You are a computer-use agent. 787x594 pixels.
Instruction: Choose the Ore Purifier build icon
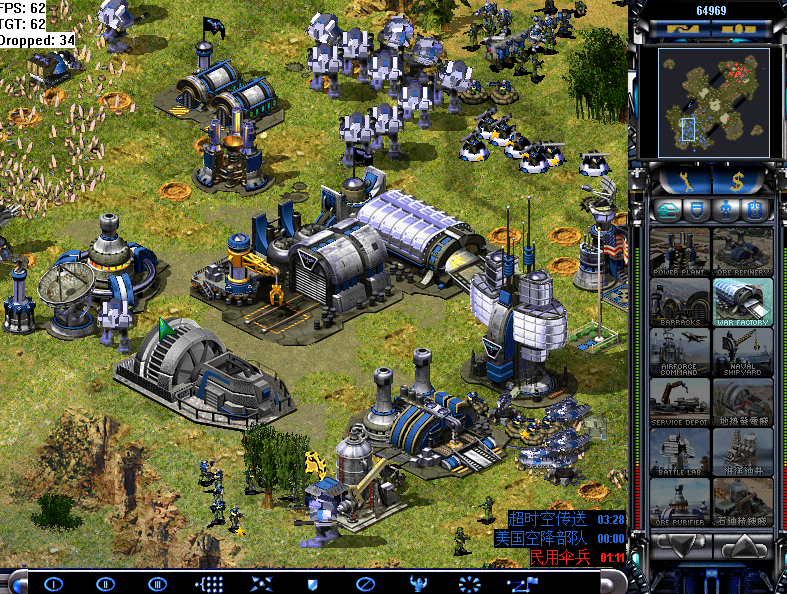[x=680, y=501]
